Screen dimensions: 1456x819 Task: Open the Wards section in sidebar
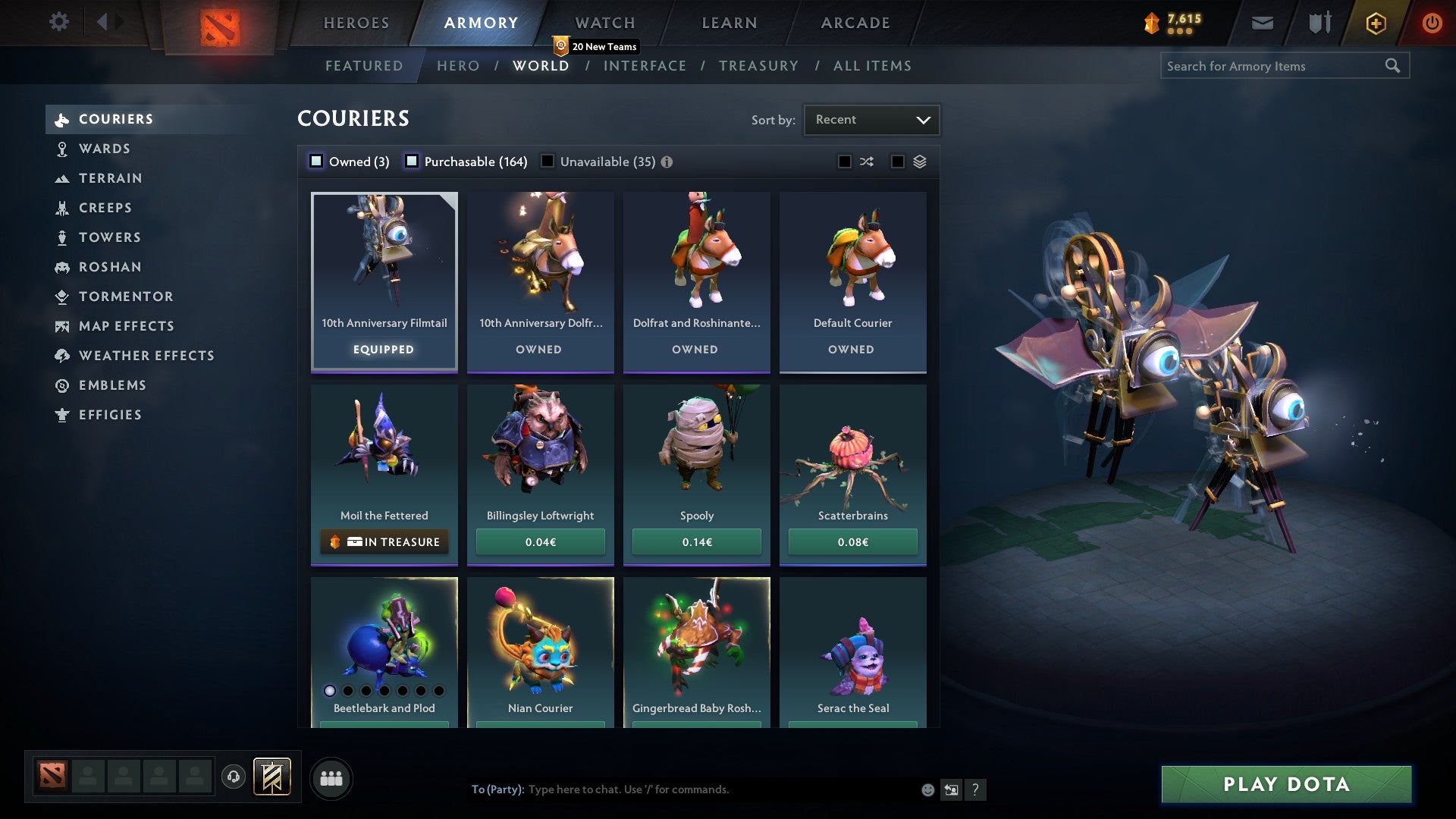[104, 149]
